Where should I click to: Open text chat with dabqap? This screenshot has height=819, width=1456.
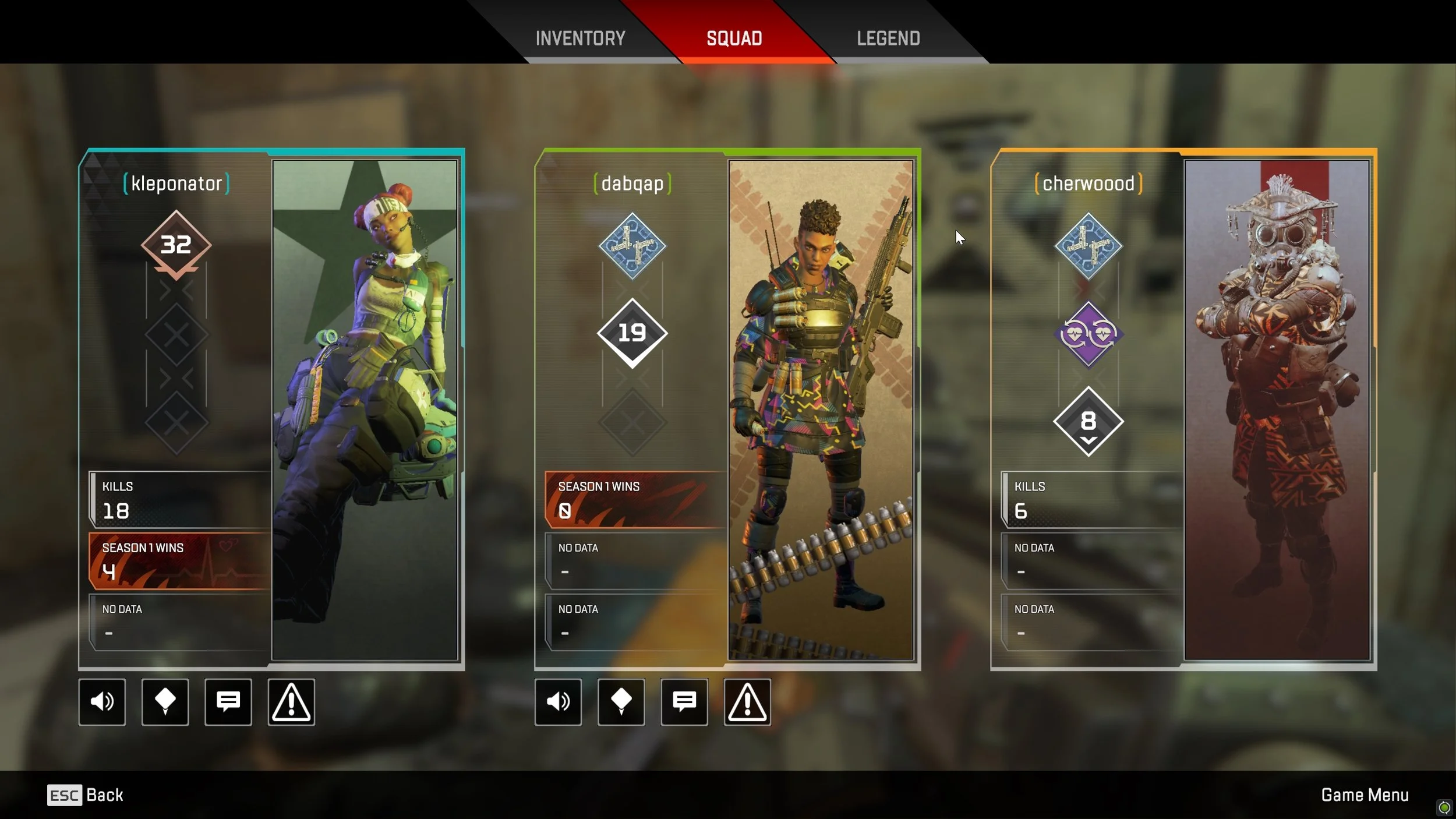pos(684,702)
